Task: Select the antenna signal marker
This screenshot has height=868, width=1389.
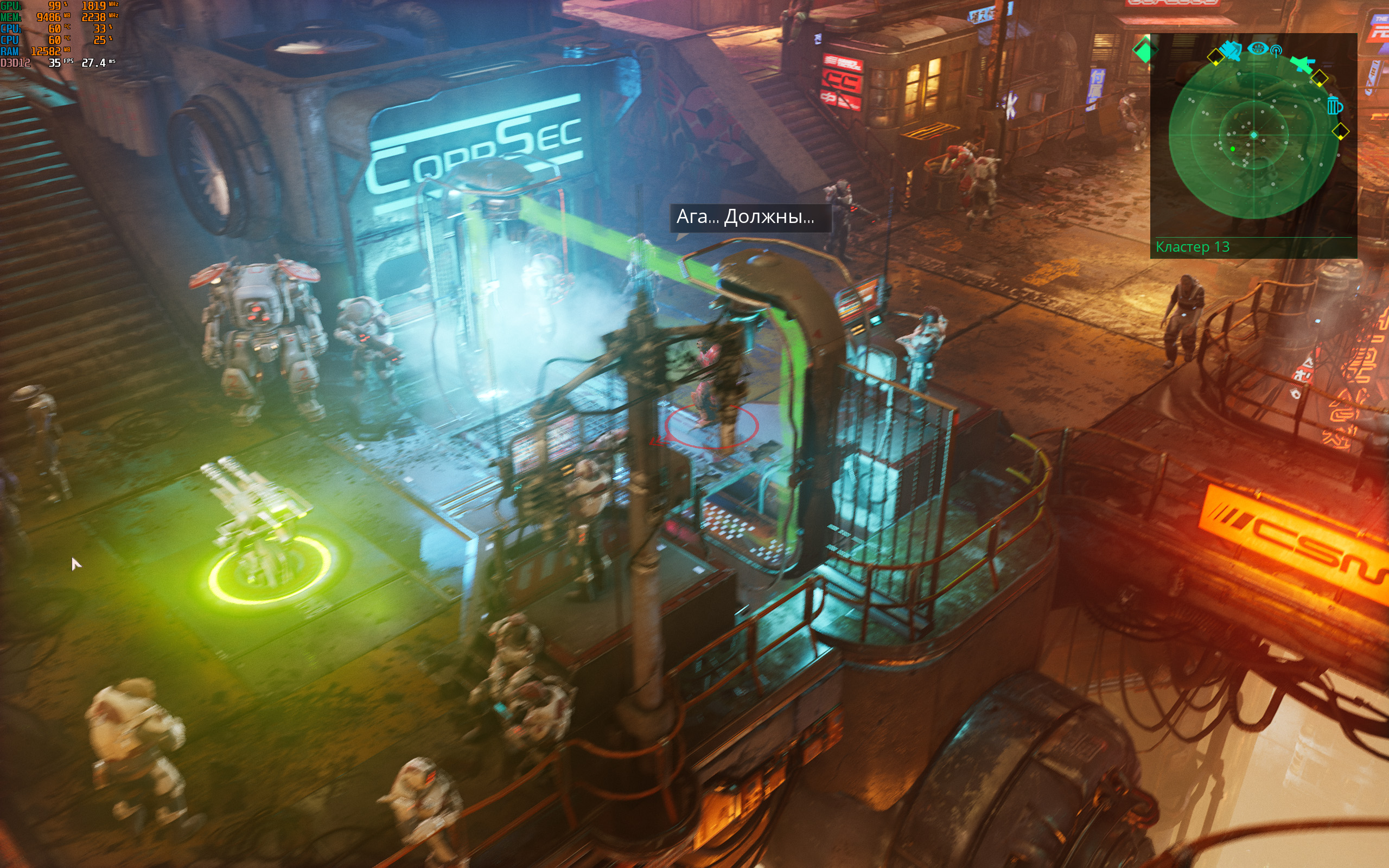Action: [x=1276, y=51]
